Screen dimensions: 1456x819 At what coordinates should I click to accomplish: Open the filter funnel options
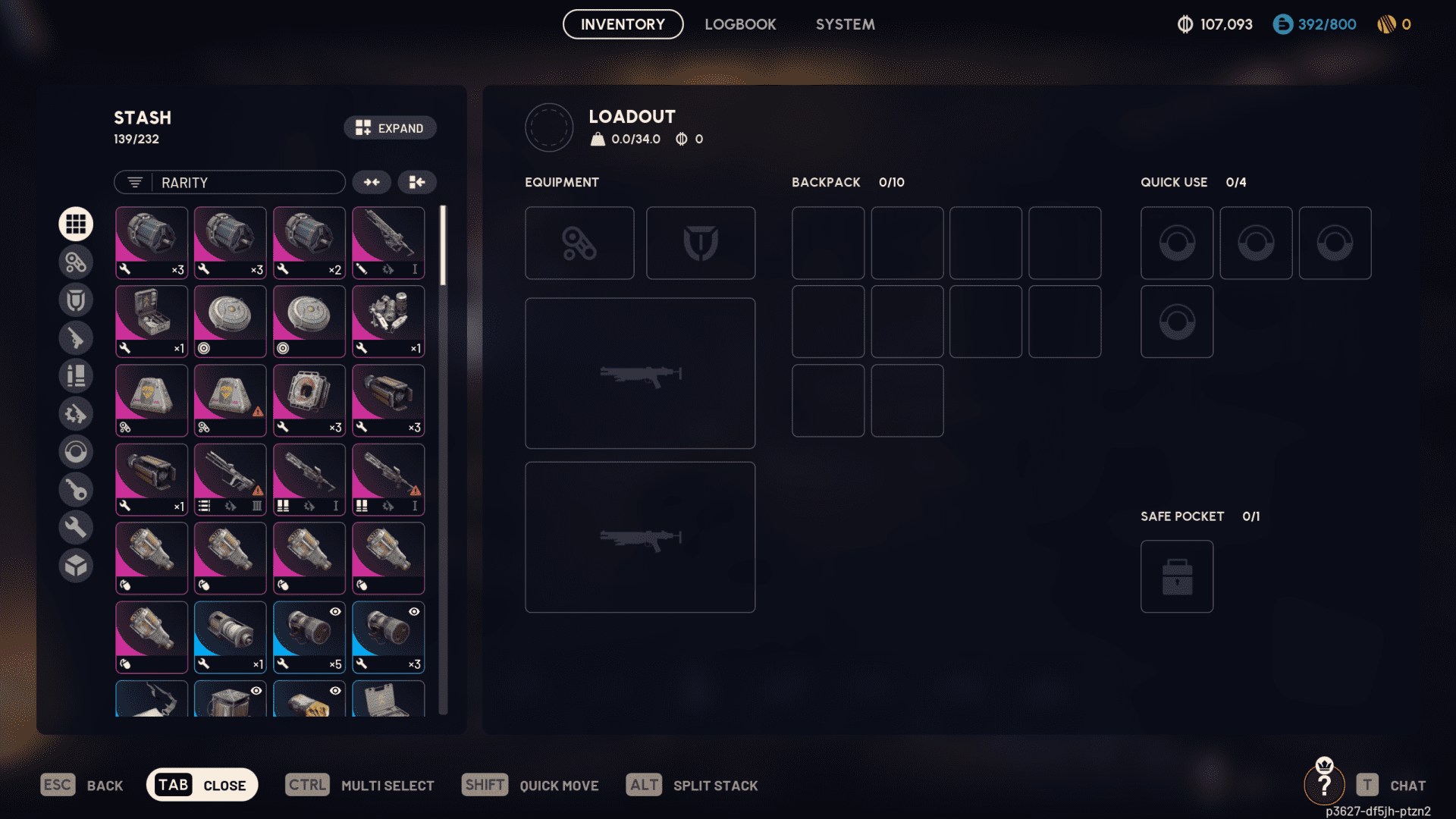point(134,182)
